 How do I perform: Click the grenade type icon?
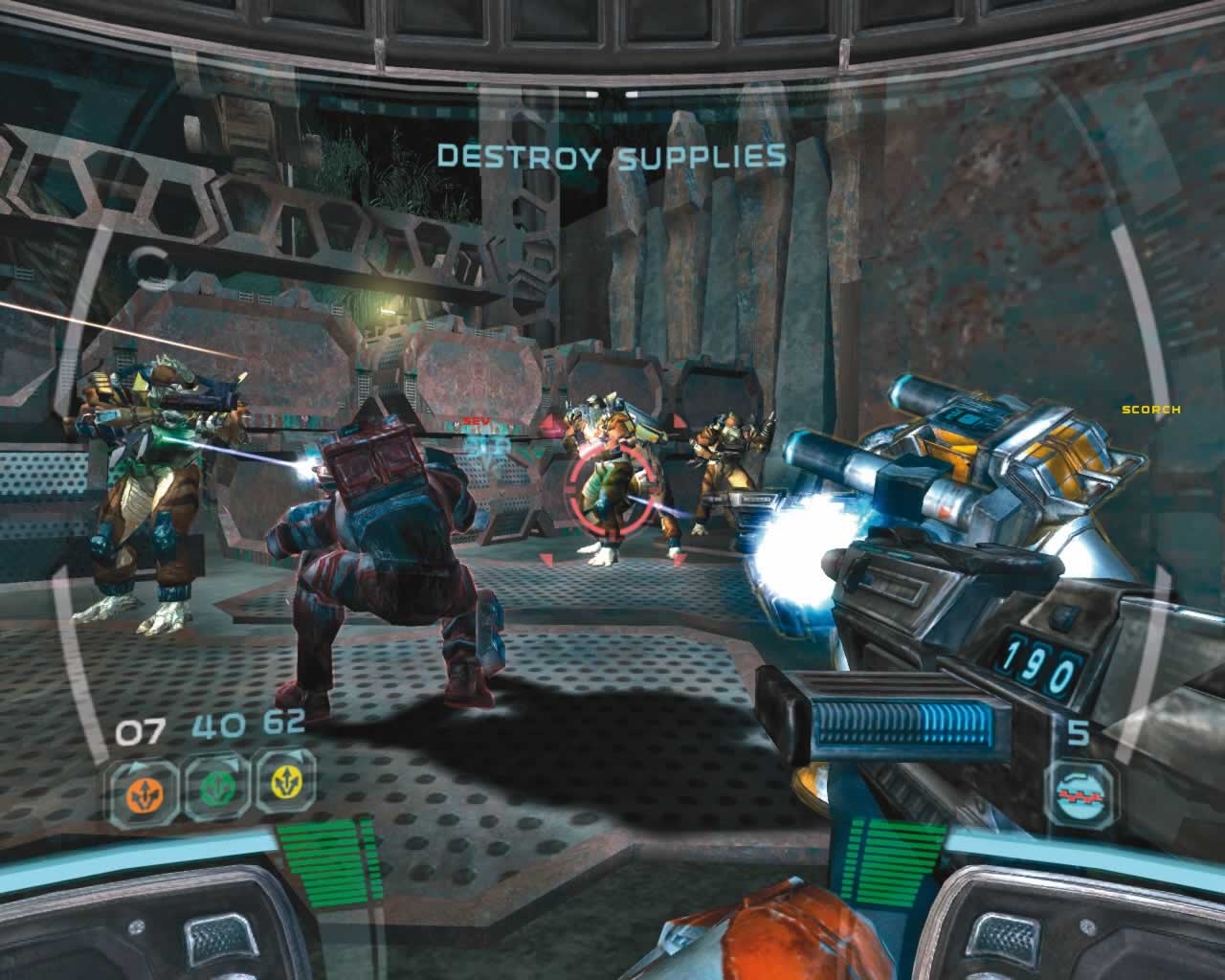1080,793
